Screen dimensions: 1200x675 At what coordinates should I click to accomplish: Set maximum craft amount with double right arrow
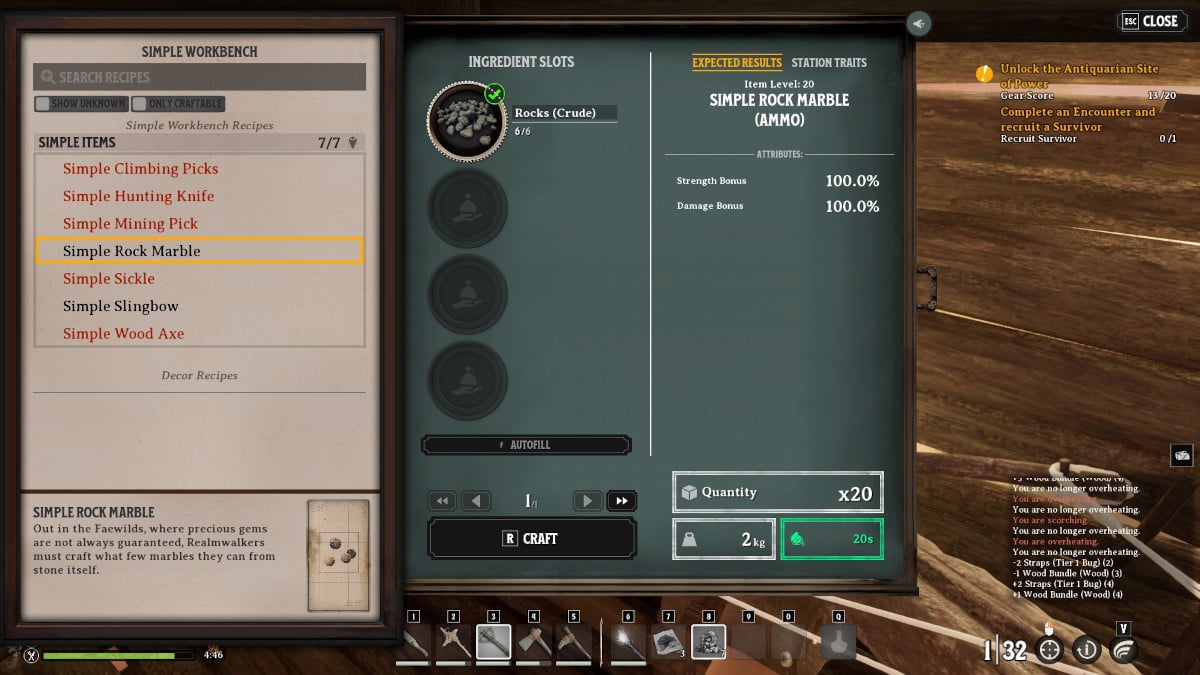tap(621, 501)
